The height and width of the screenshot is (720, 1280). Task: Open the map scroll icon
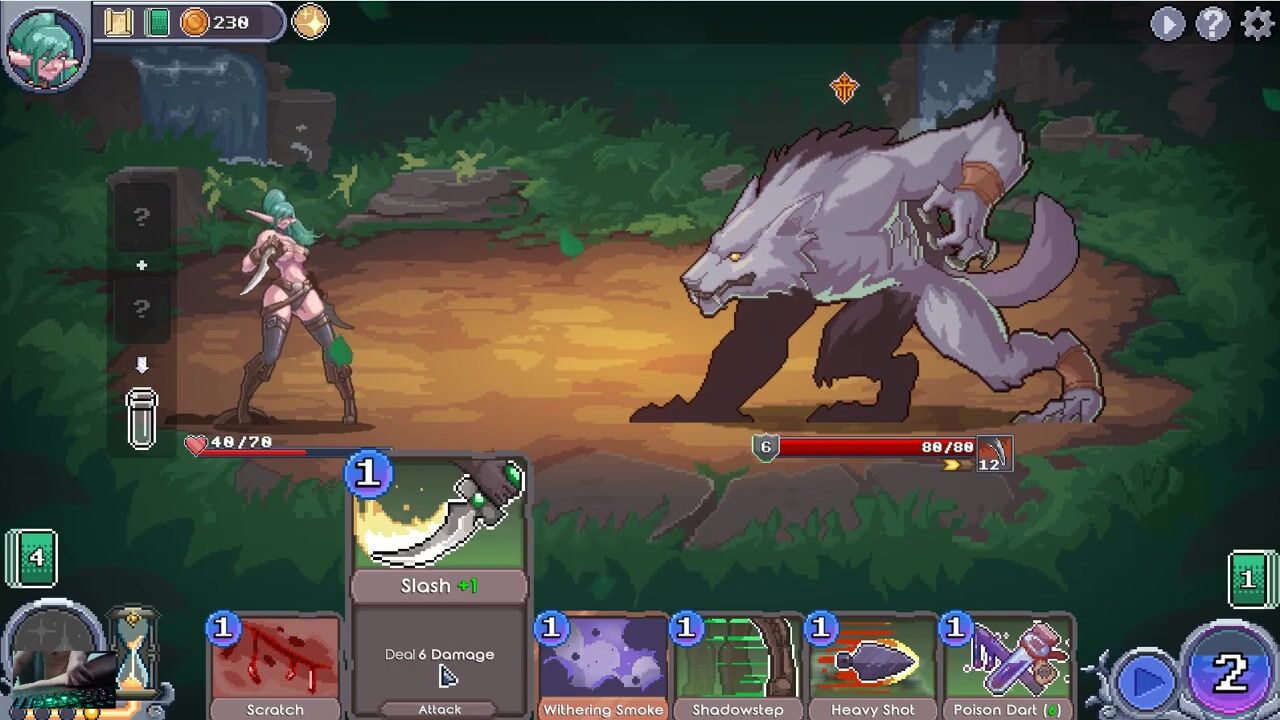(119, 22)
